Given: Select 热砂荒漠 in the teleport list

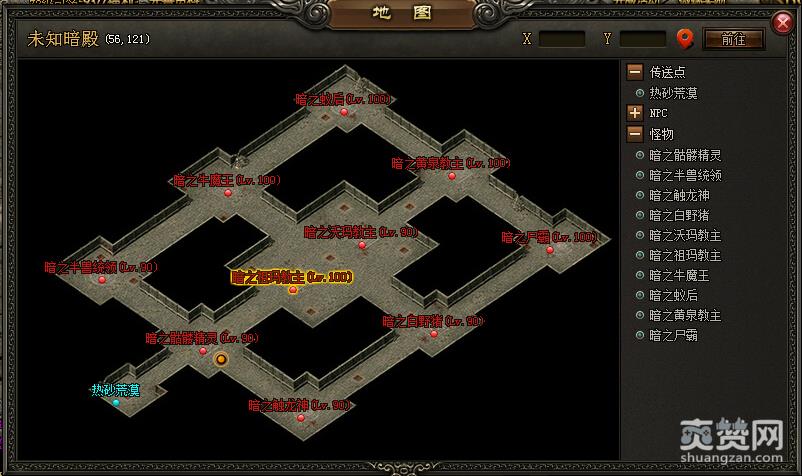Looking at the screenshot, I should click(x=673, y=93).
